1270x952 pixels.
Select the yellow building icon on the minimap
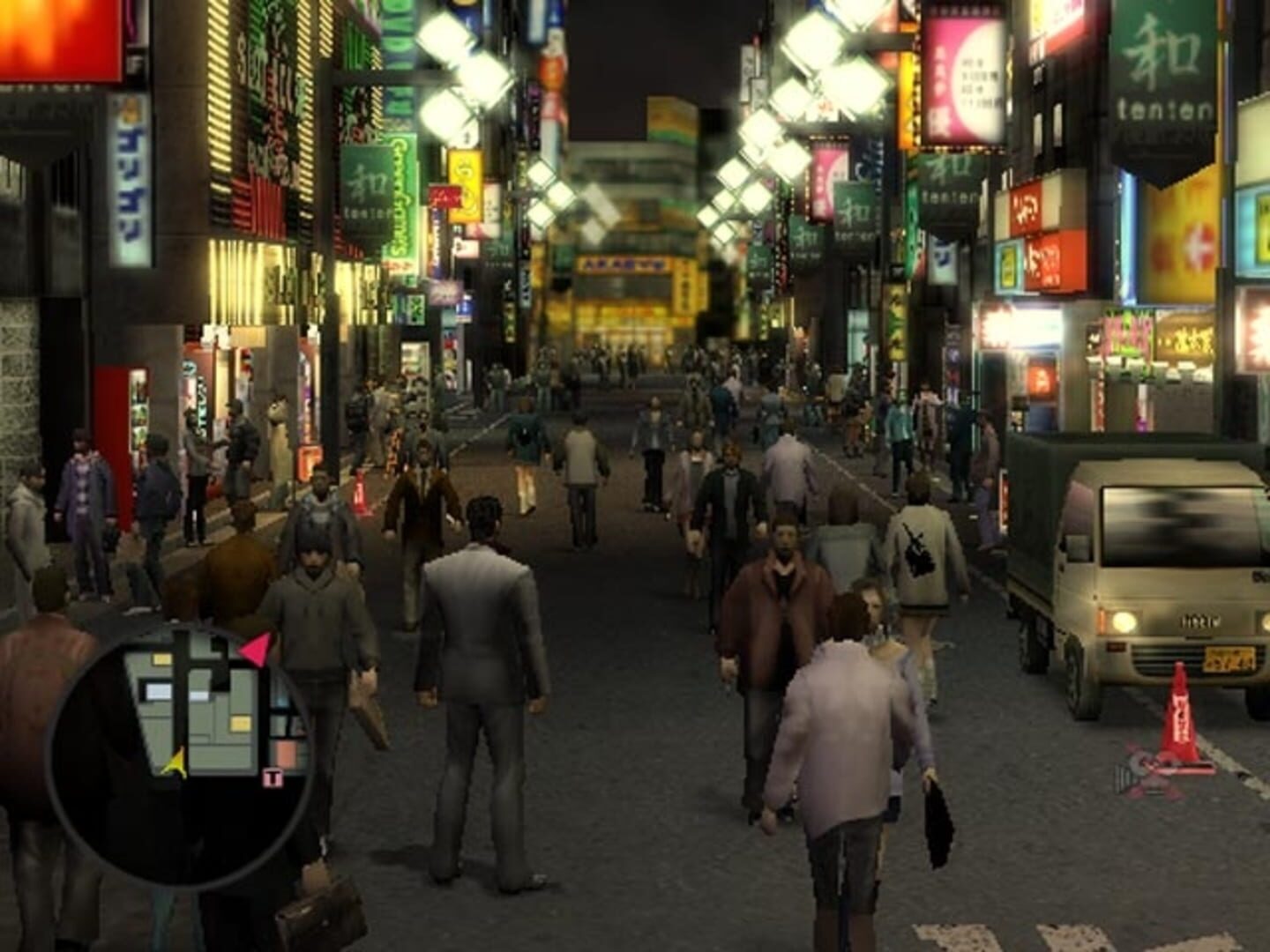coord(161,658)
